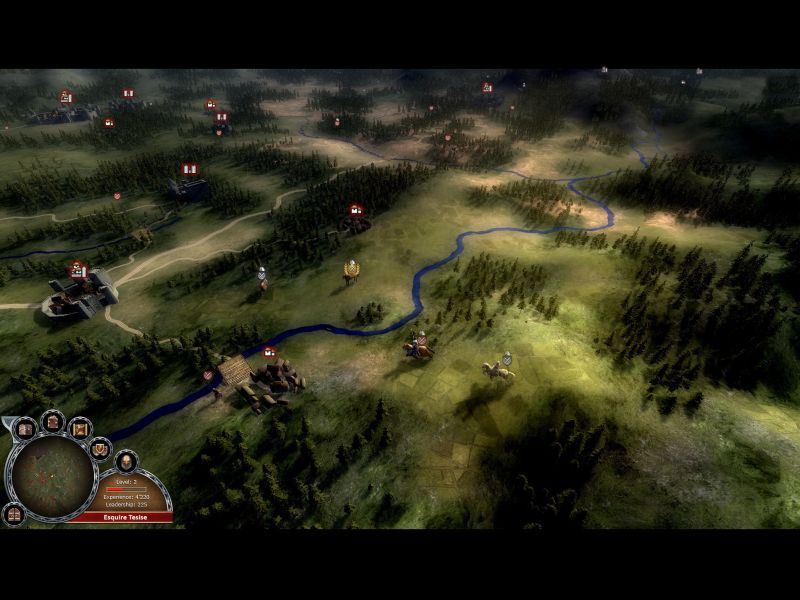Screen dimensions: 800x600
Task: Open the hero helmet portrait icon
Action: pos(126,461)
